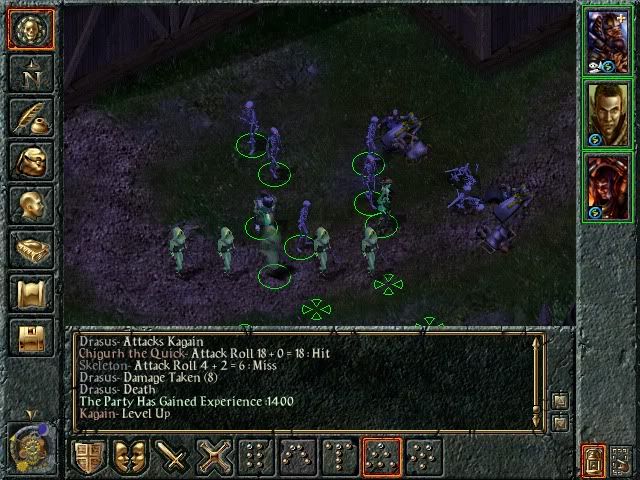
Task: Open the options menu chest button
Action: (31, 336)
